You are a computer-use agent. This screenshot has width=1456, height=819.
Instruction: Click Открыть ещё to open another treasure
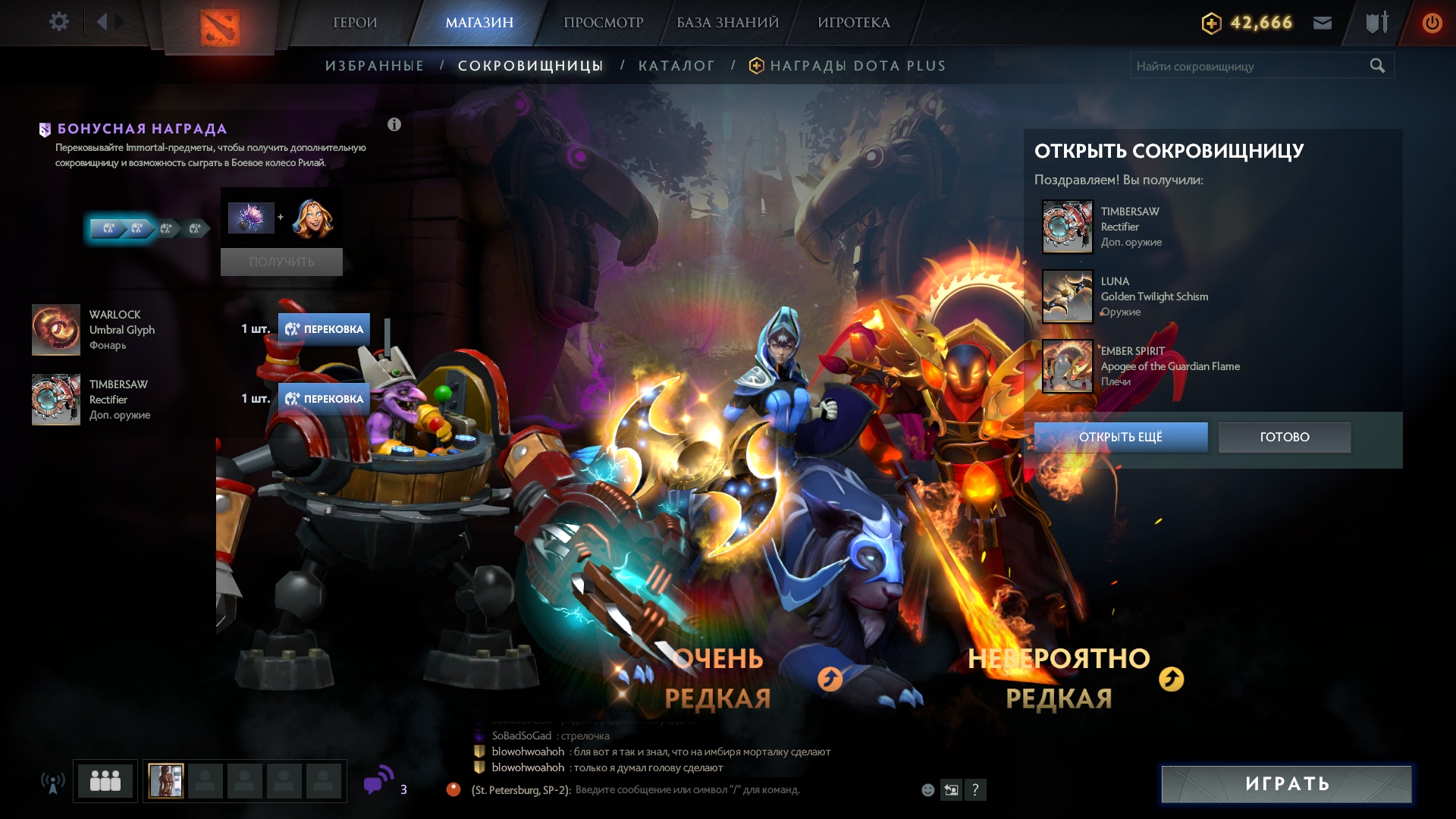[x=1120, y=437]
